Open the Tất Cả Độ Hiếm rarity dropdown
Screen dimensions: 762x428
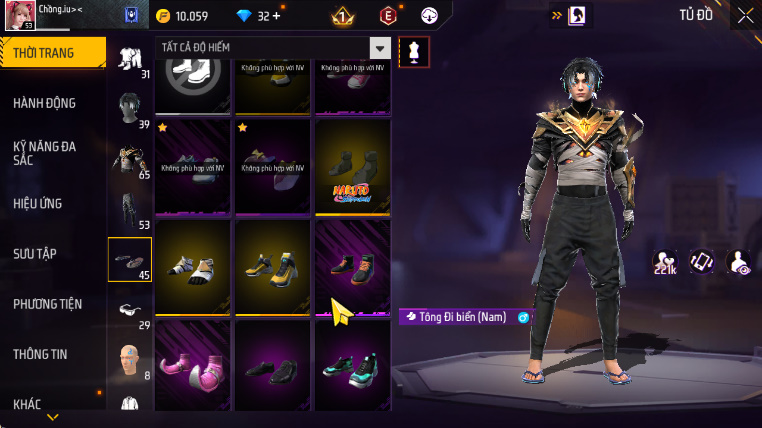click(379, 48)
